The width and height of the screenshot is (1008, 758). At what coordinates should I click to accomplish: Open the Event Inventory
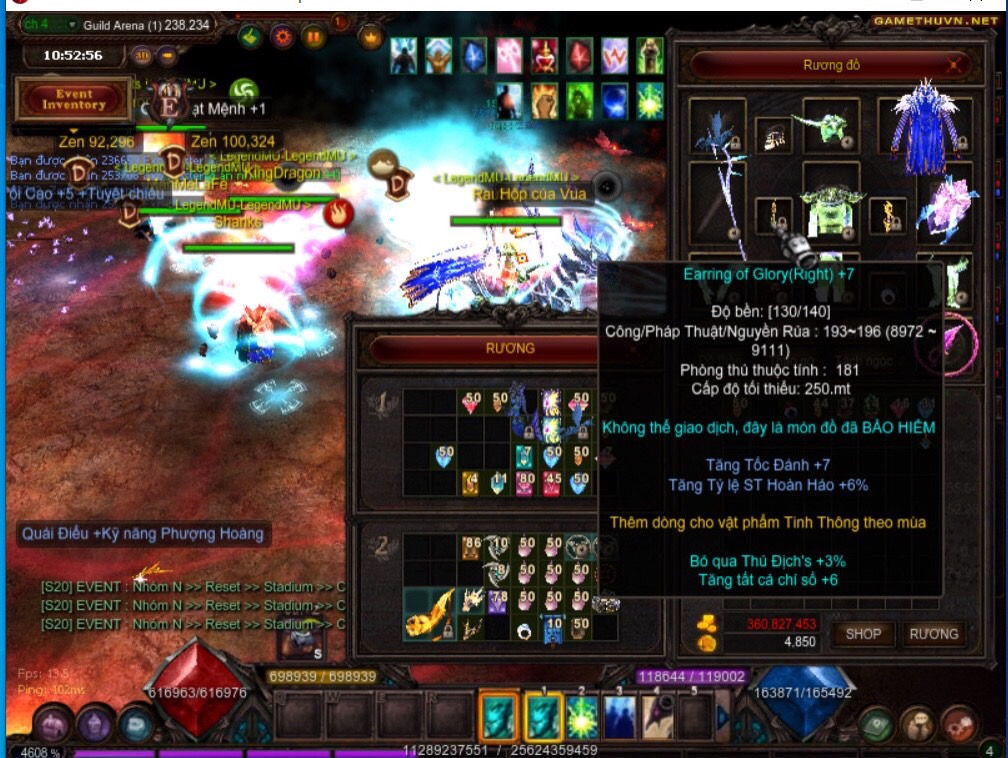point(73,99)
